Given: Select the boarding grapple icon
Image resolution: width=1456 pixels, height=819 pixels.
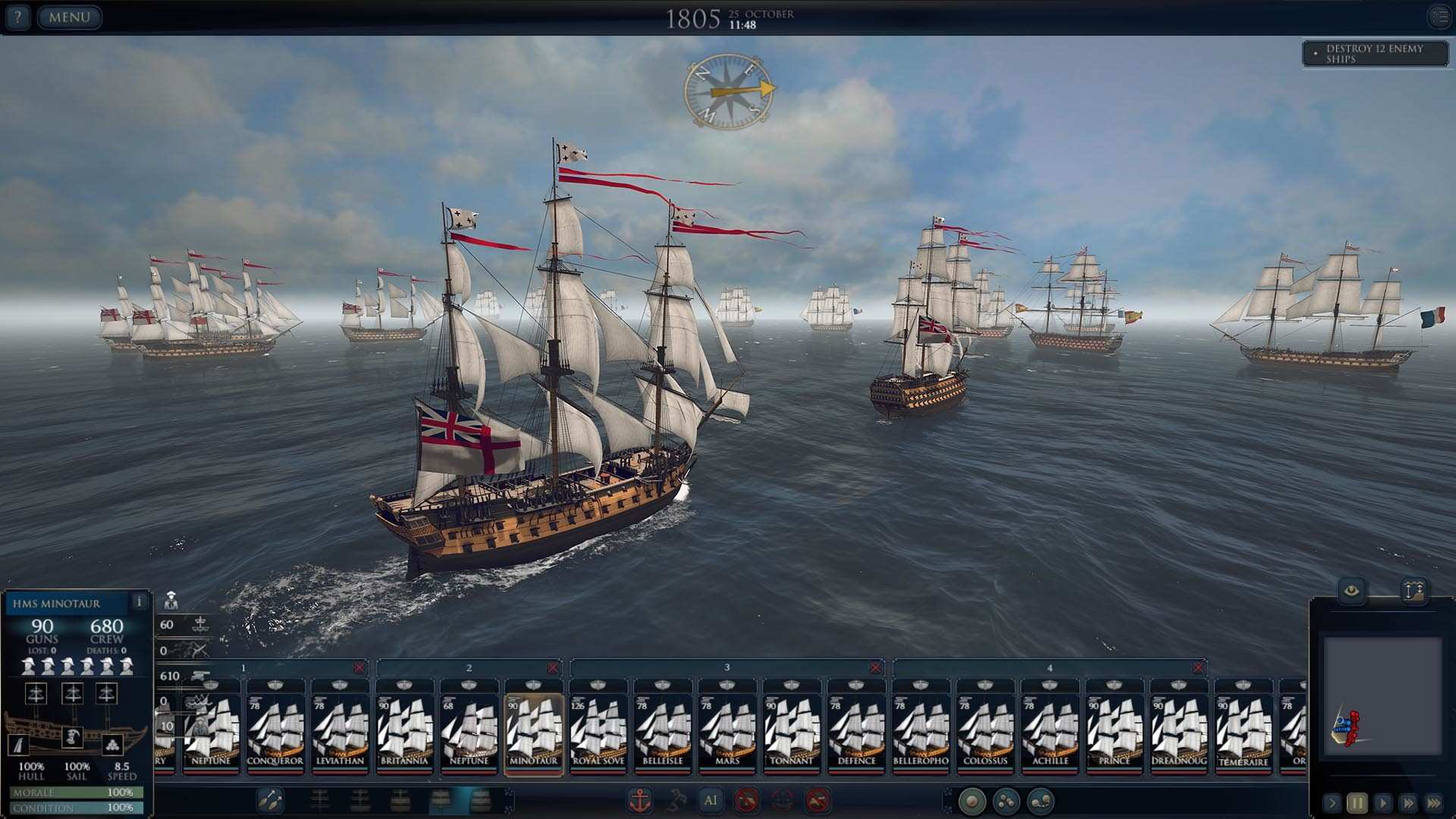Looking at the screenshot, I should coord(678,801).
